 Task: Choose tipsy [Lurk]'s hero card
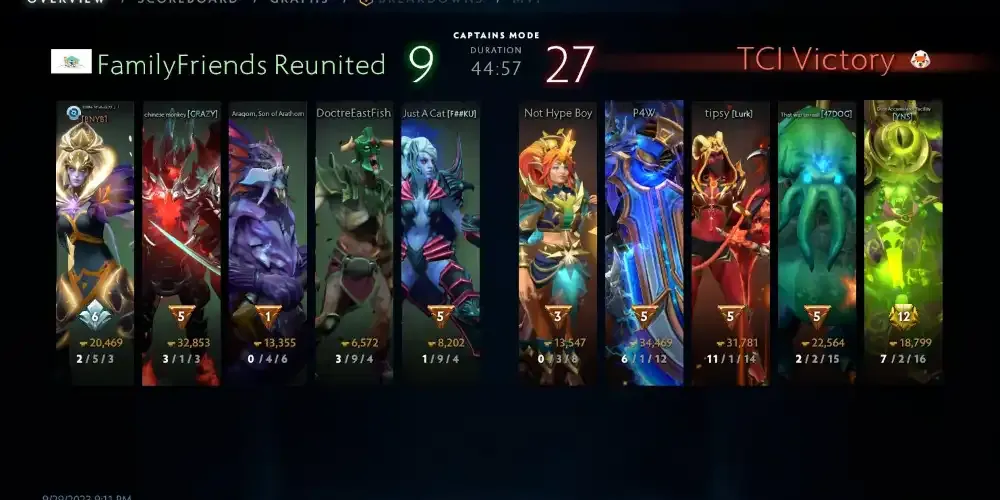tap(730, 242)
